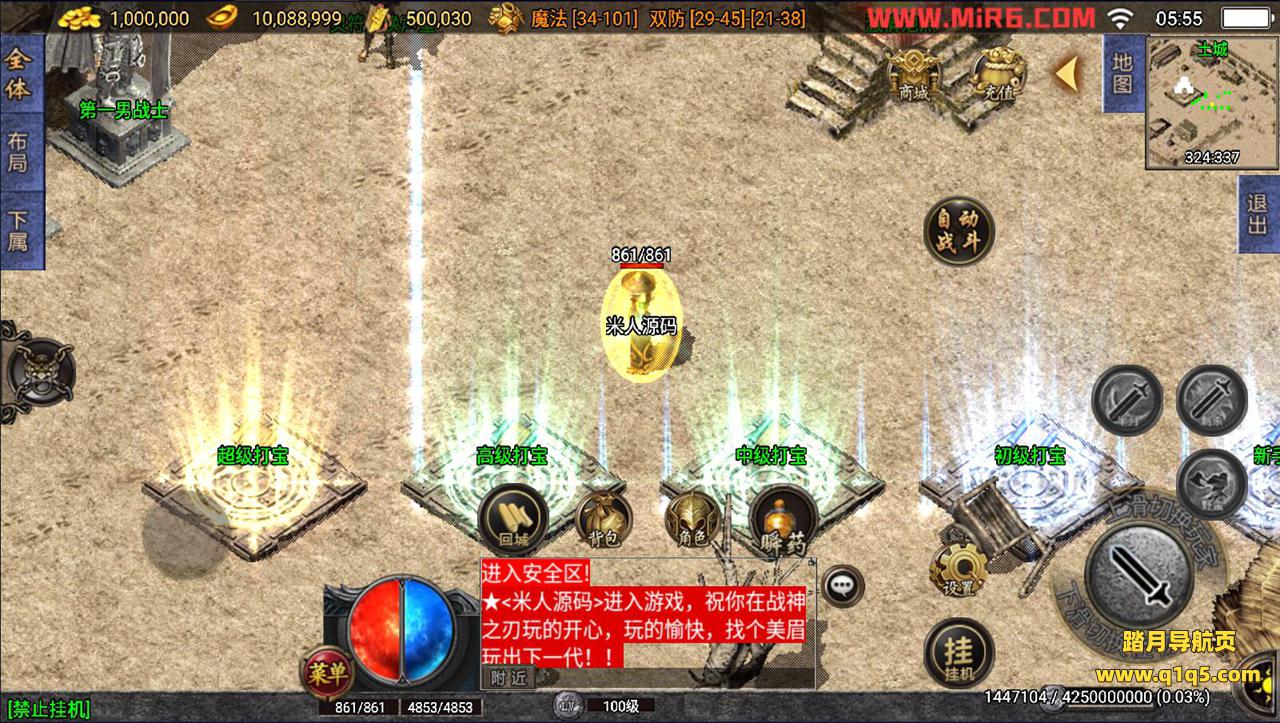The image size is (1280, 723).
Task: Open the 充值 recharge icon
Action: [1000, 73]
